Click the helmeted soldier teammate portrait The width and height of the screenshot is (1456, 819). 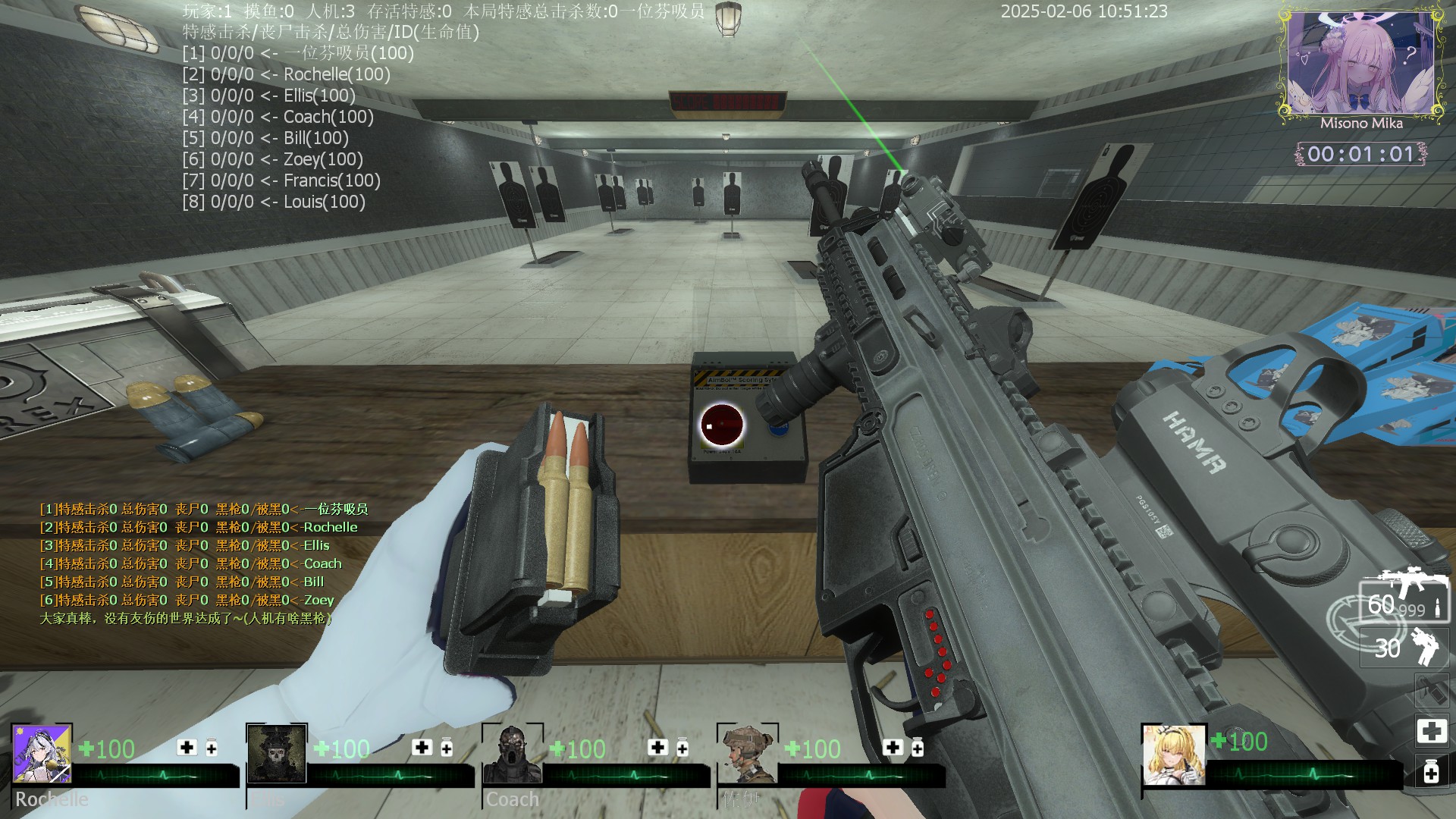click(x=747, y=755)
